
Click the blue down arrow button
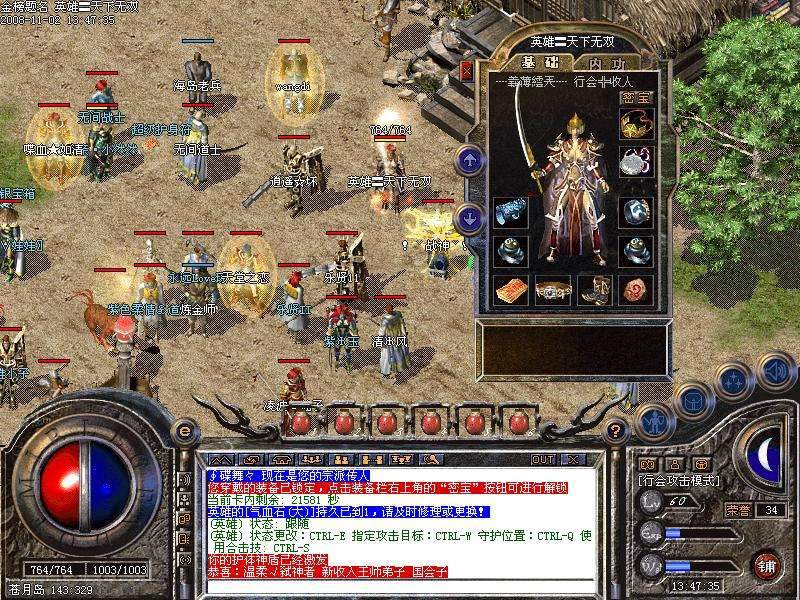coord(468,218)
